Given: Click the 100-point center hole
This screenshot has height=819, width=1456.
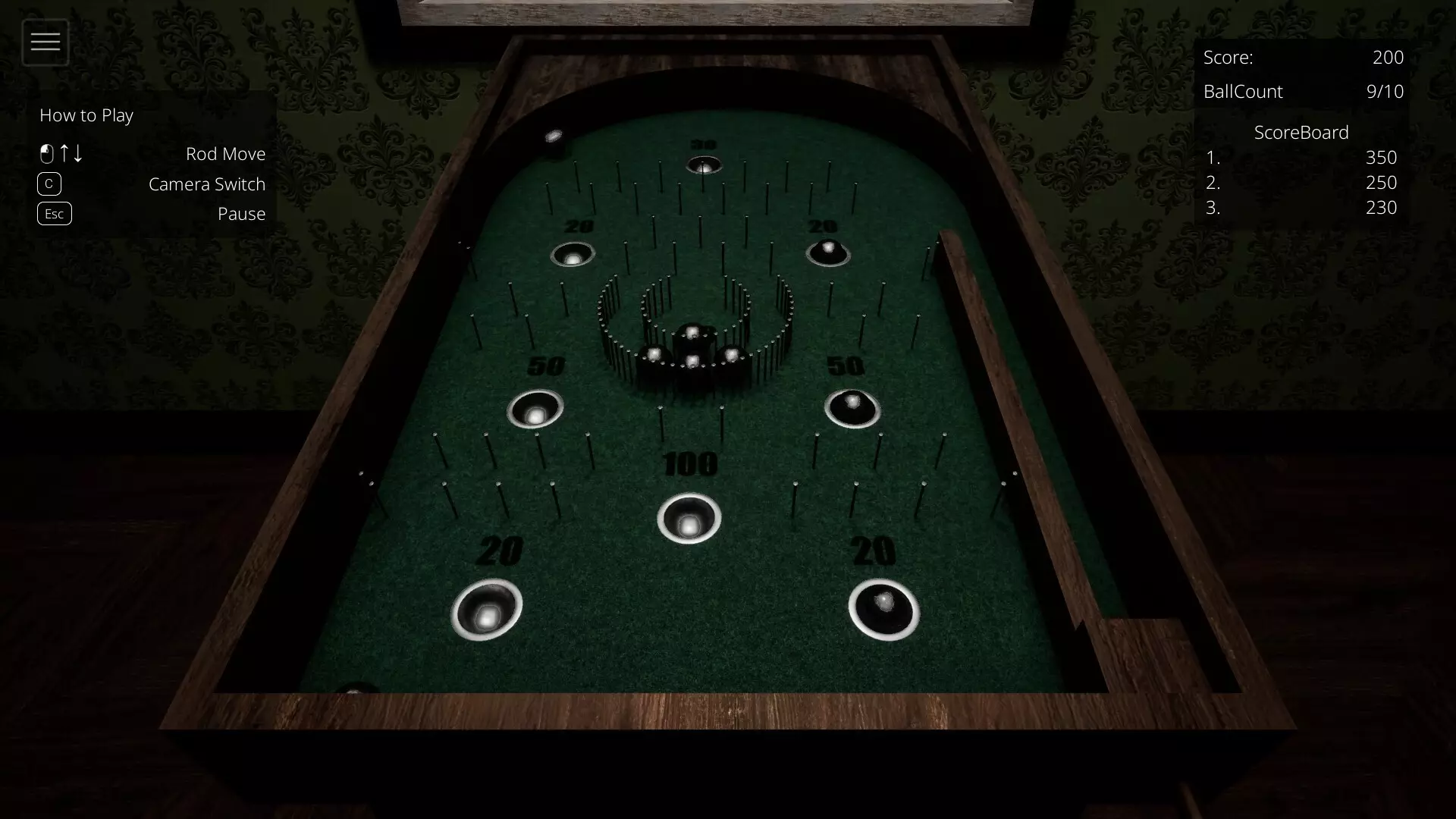Looking at the screenshot, I should [689, 519].
